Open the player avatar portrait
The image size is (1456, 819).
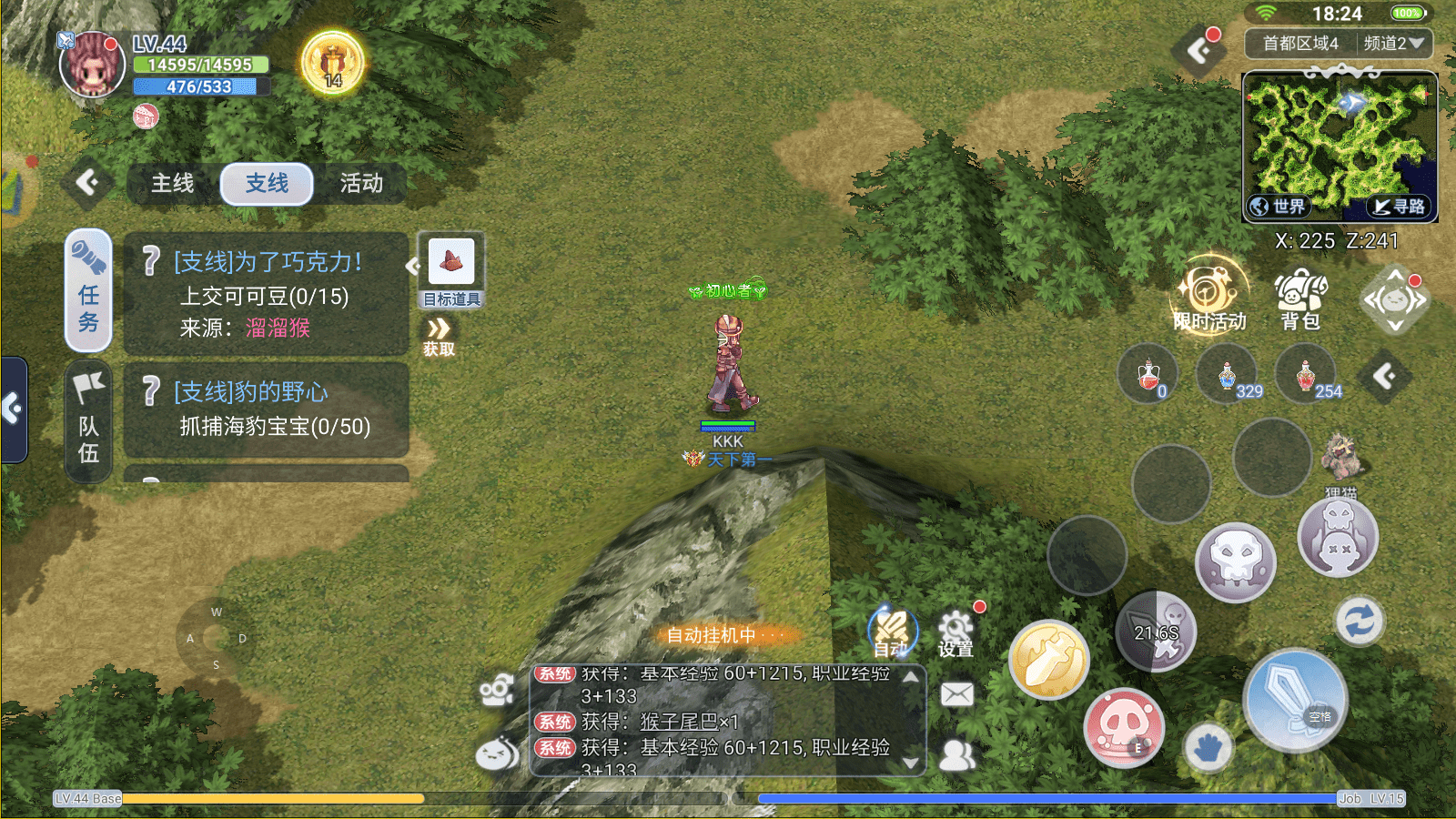pos(92,66)
